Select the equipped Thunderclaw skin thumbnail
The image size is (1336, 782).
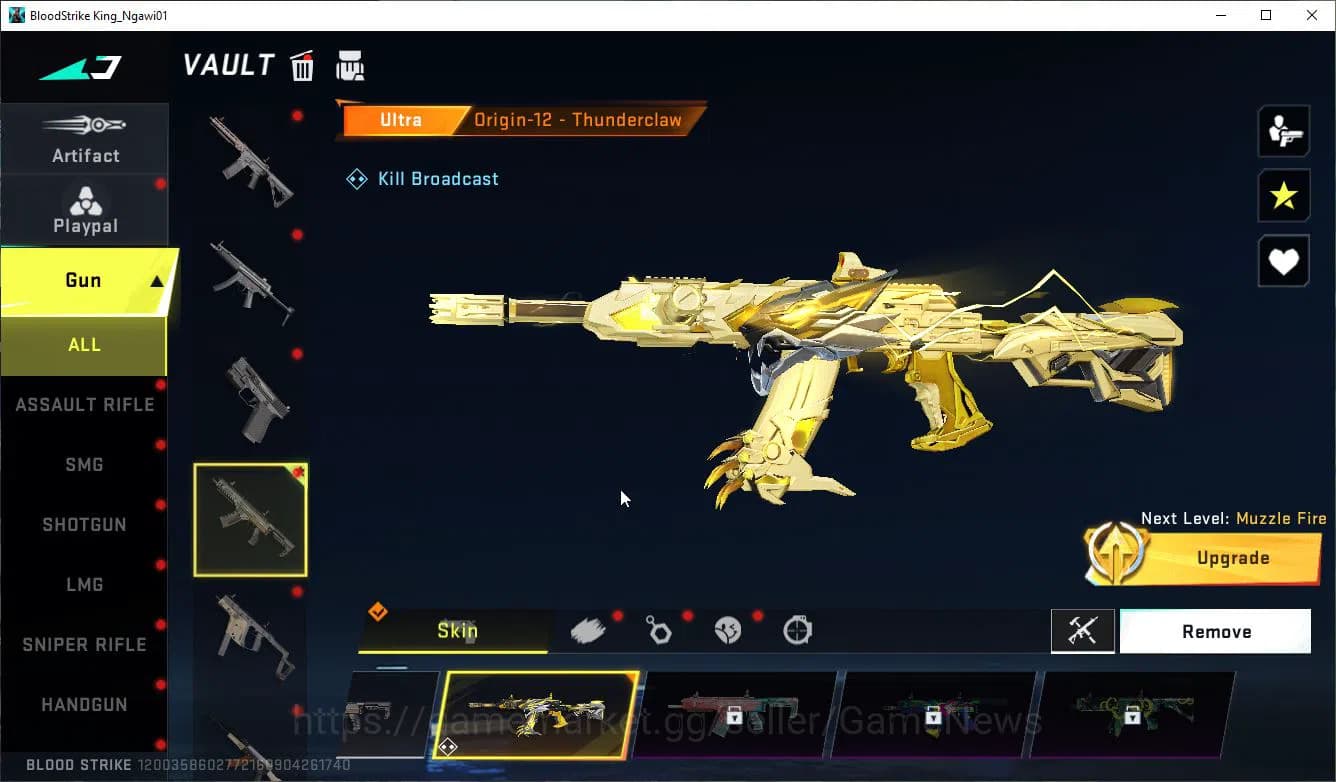pos(540,716)
